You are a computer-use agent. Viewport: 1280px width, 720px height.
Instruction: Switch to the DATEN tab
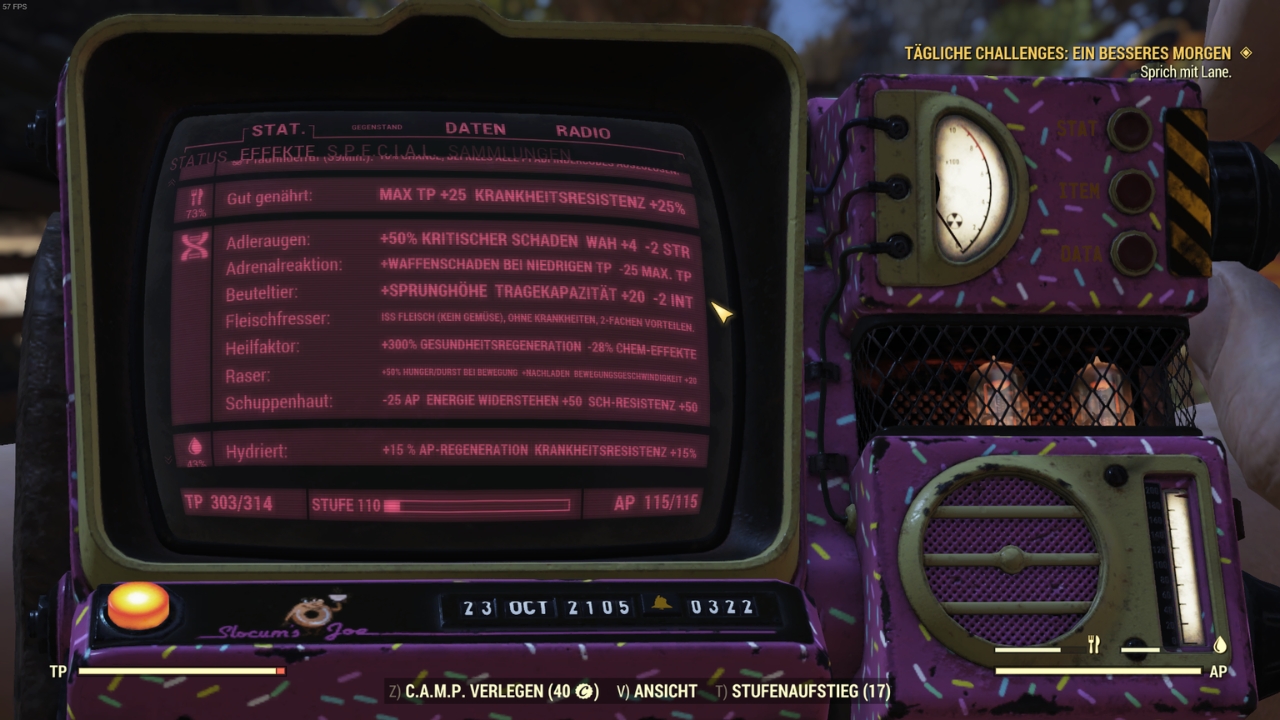tap(475, 129)
